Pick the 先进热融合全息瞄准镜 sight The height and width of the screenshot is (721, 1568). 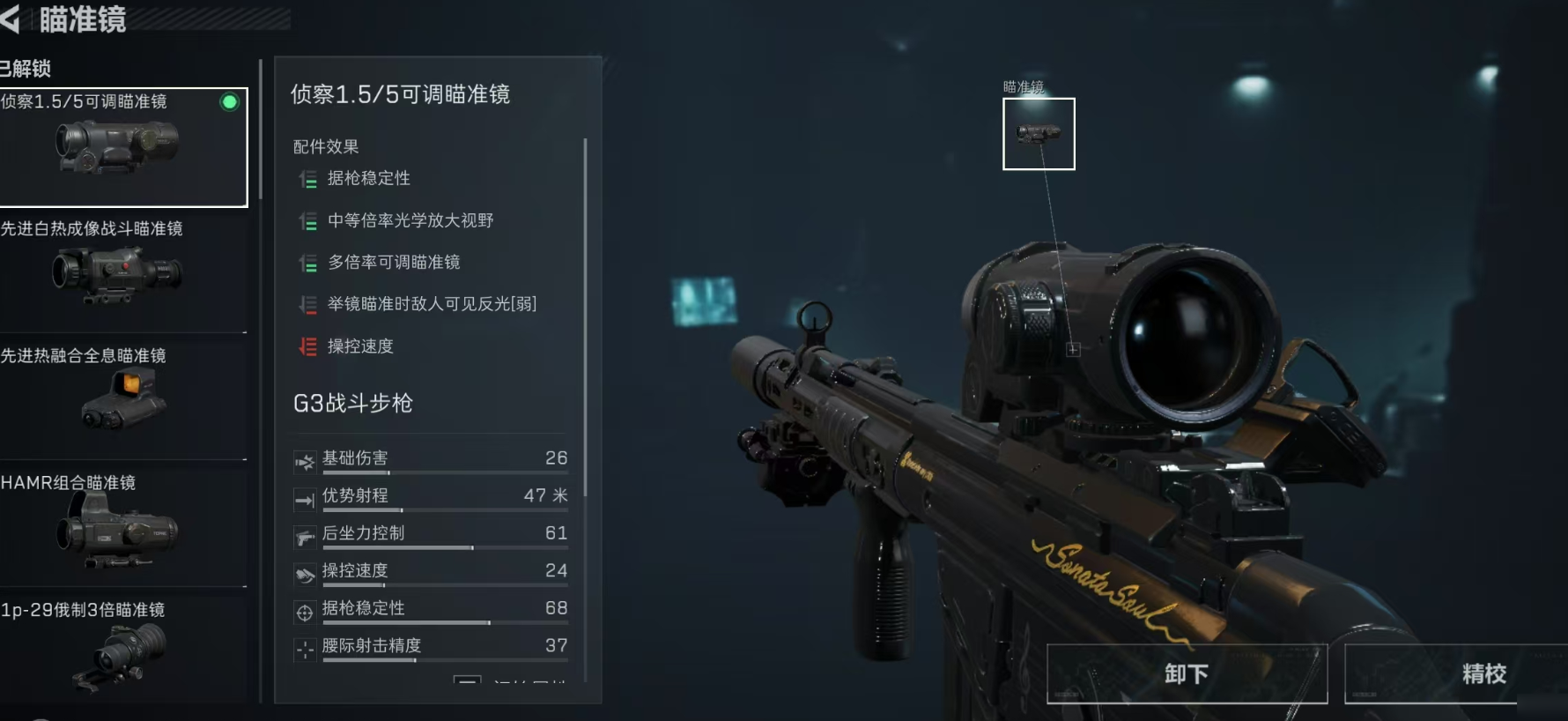(x=122, y=400)
